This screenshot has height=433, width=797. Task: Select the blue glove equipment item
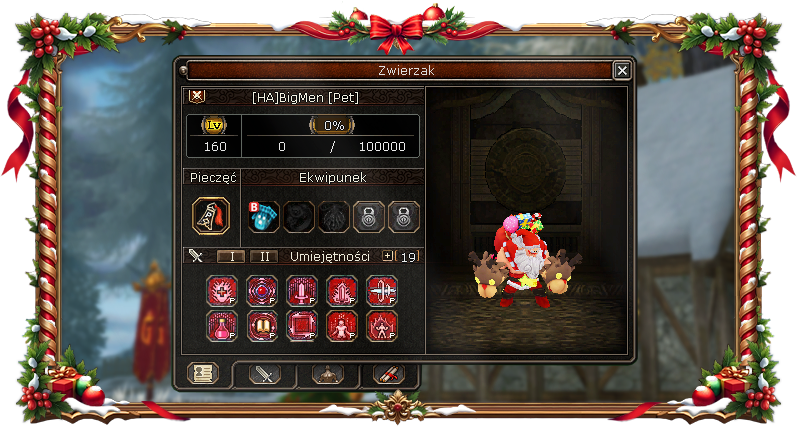pos(261,216)
